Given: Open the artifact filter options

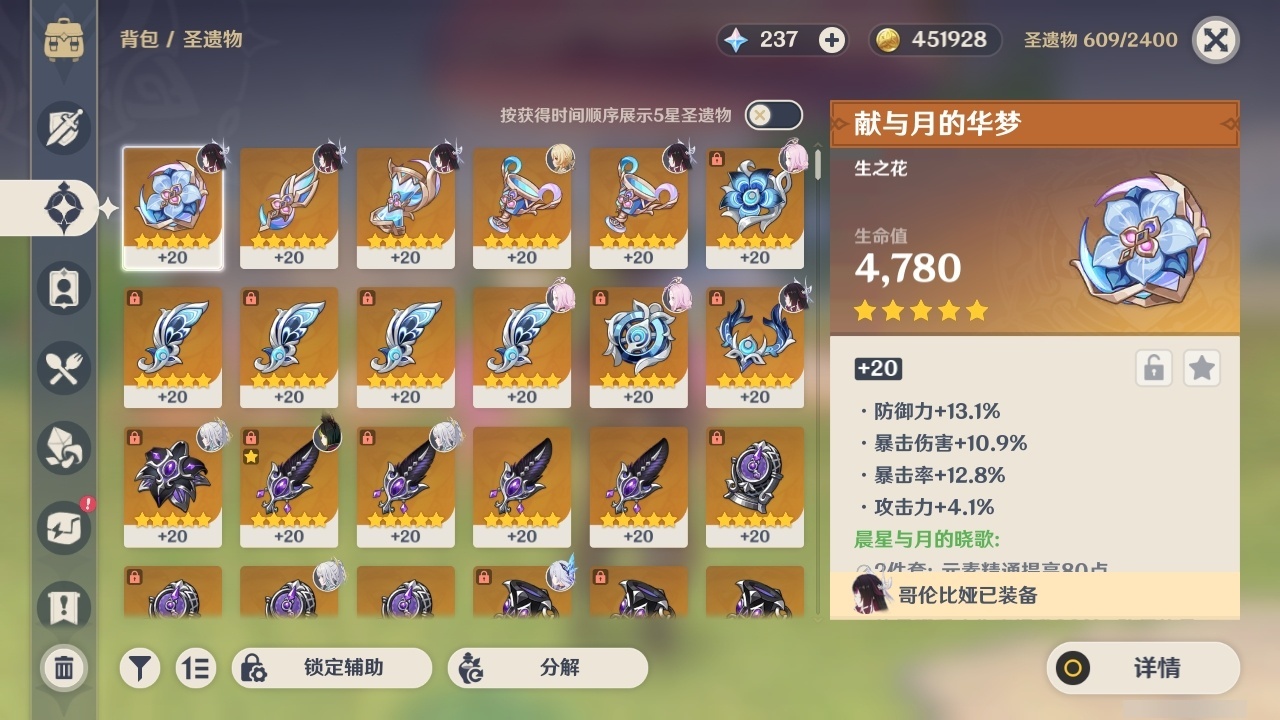Looking at the screenshot, I should (x=140, y=667).
